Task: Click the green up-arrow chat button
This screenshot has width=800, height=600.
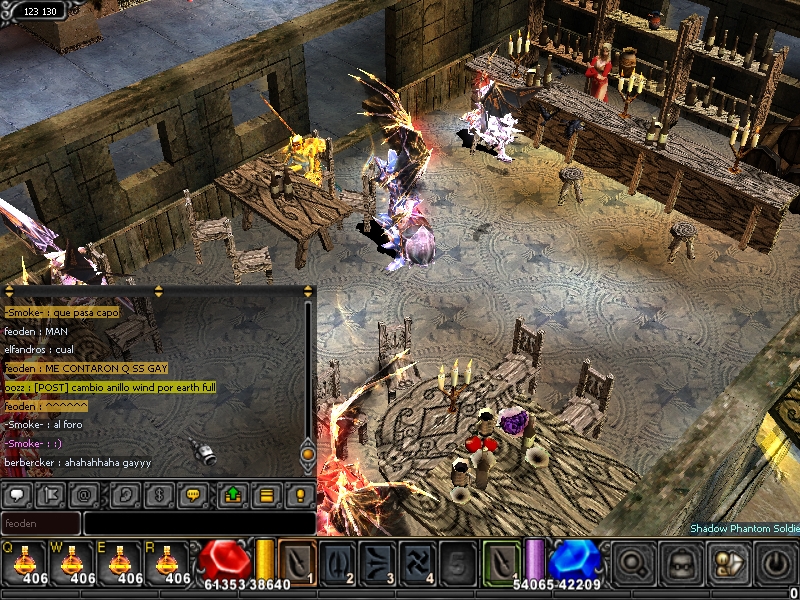Action: [x=232, y=494]
